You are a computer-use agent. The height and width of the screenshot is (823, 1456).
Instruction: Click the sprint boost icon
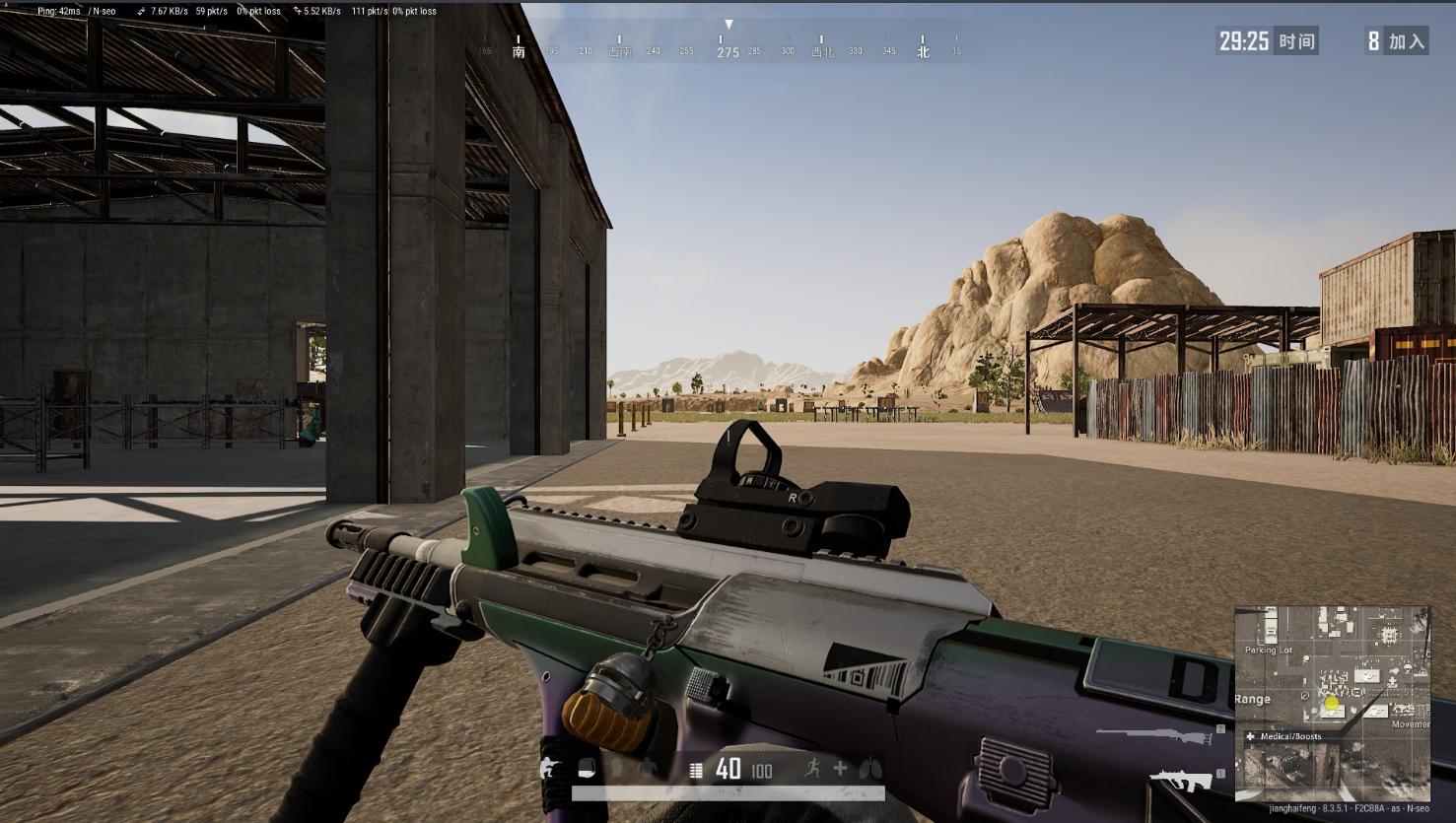[812, 769]
